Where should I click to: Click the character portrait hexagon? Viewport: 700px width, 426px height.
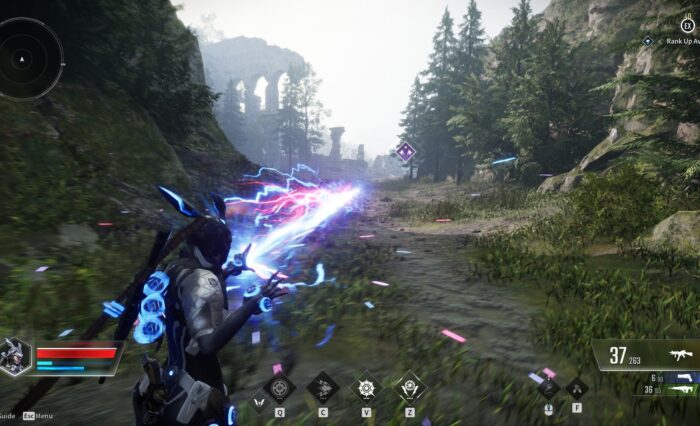coord(15,357)
